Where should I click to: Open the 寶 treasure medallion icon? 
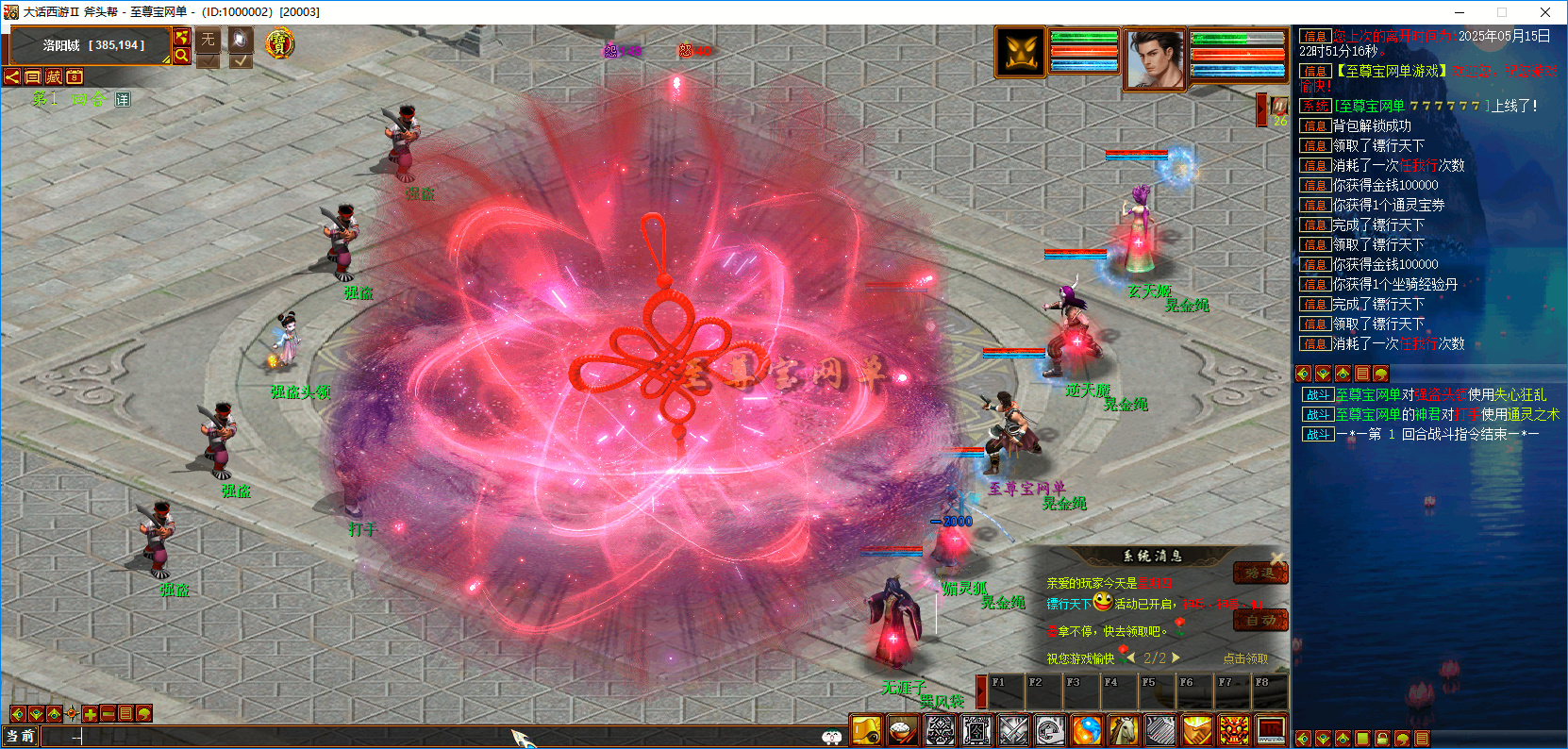point(279,43)
